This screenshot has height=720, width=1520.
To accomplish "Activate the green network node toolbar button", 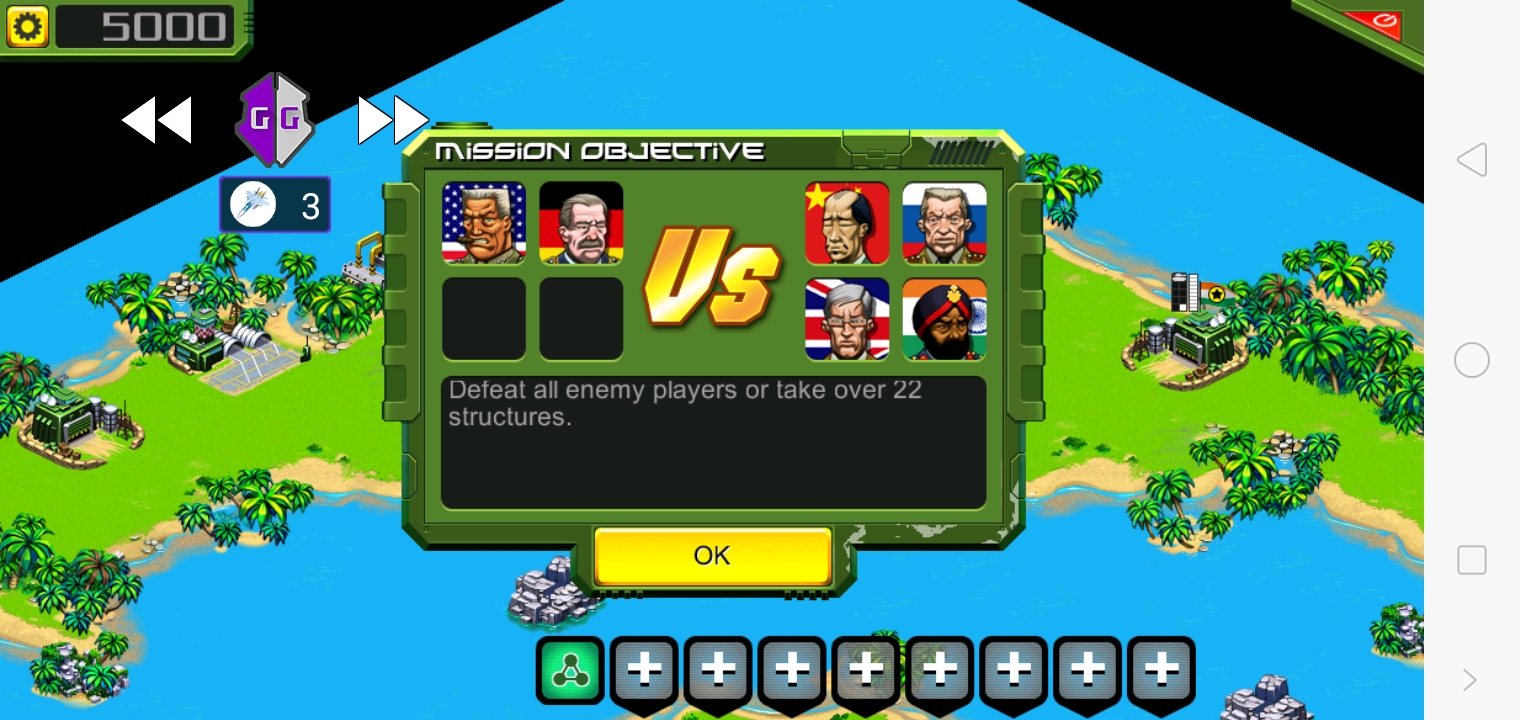I will [571, 671].
